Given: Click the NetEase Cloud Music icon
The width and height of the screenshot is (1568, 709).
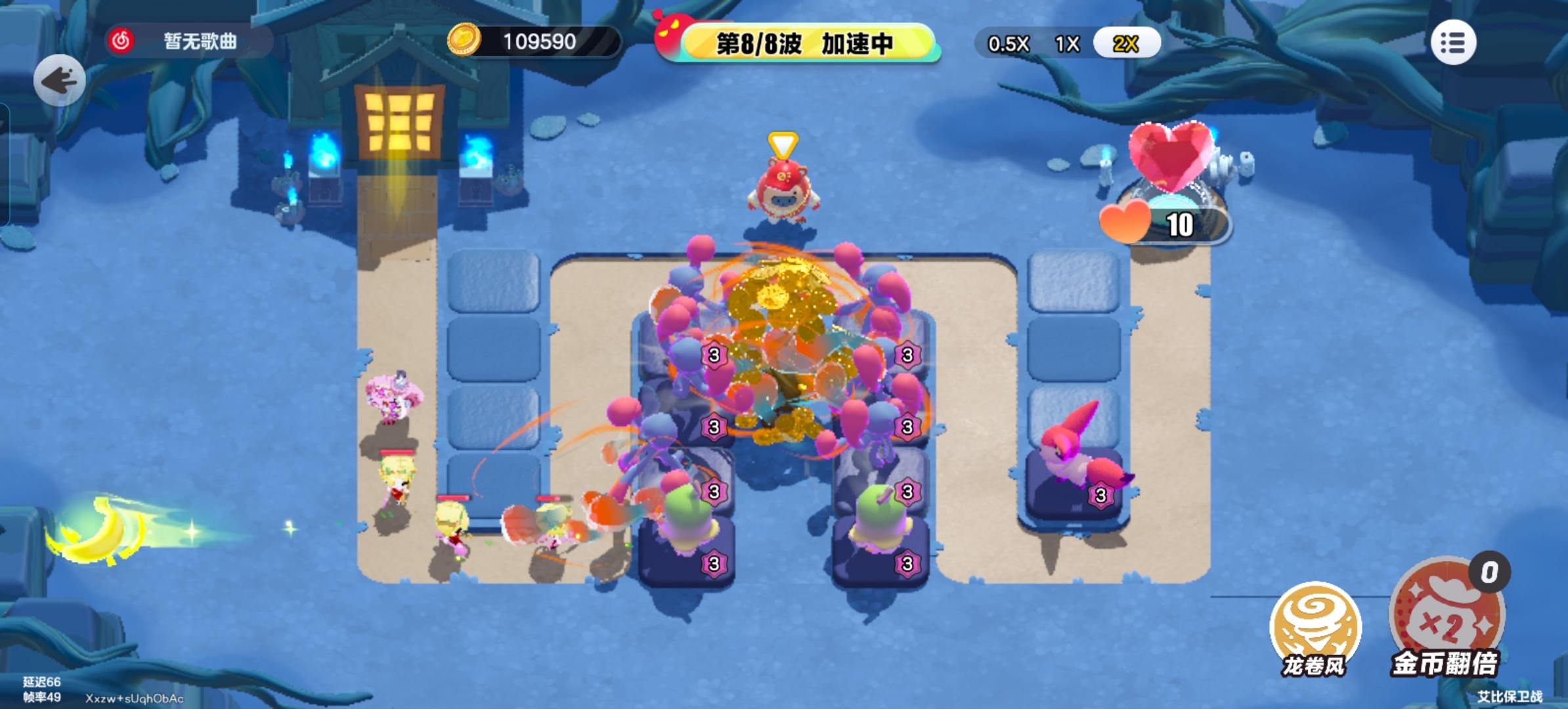Looking at the screenshot, I should [x=121, y=41].
